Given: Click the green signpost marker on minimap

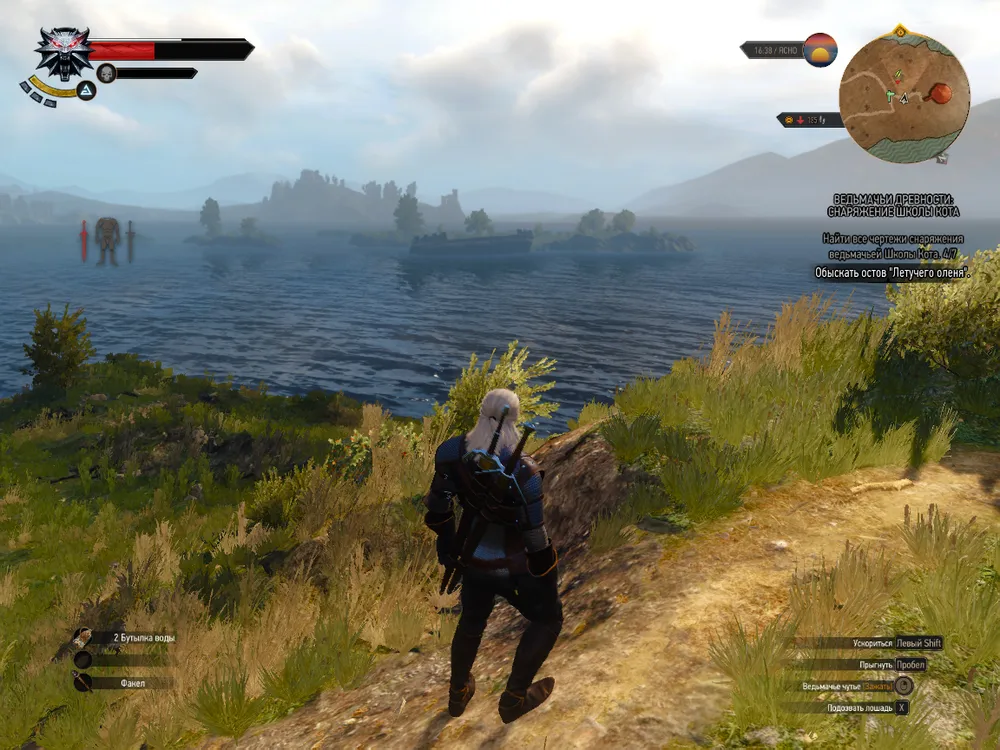Looking at the screenshot, I should click(x=889, y=97).
